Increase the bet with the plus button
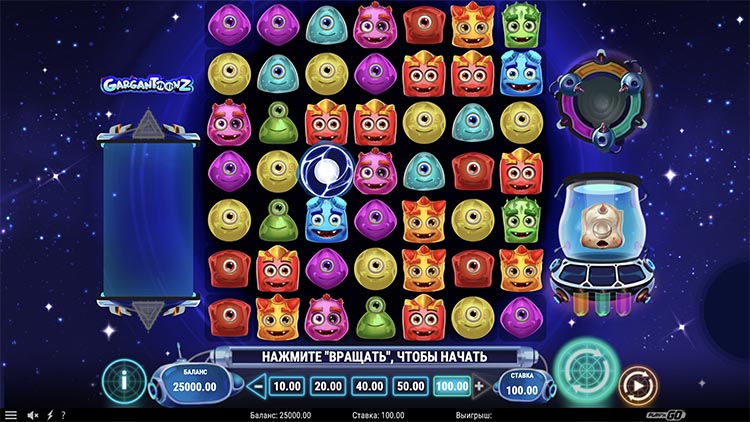This screenshot has height=422, width=750. (479, 386)
